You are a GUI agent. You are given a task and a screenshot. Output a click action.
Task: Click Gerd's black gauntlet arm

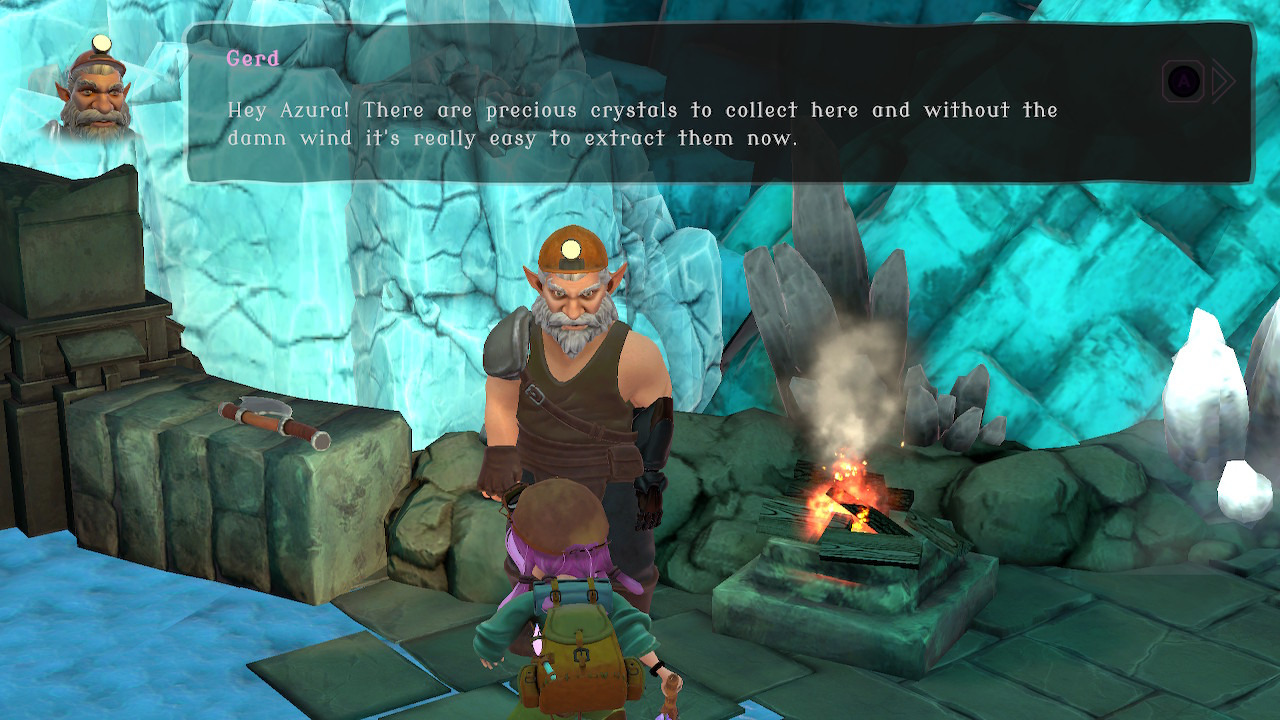[655, 440]
